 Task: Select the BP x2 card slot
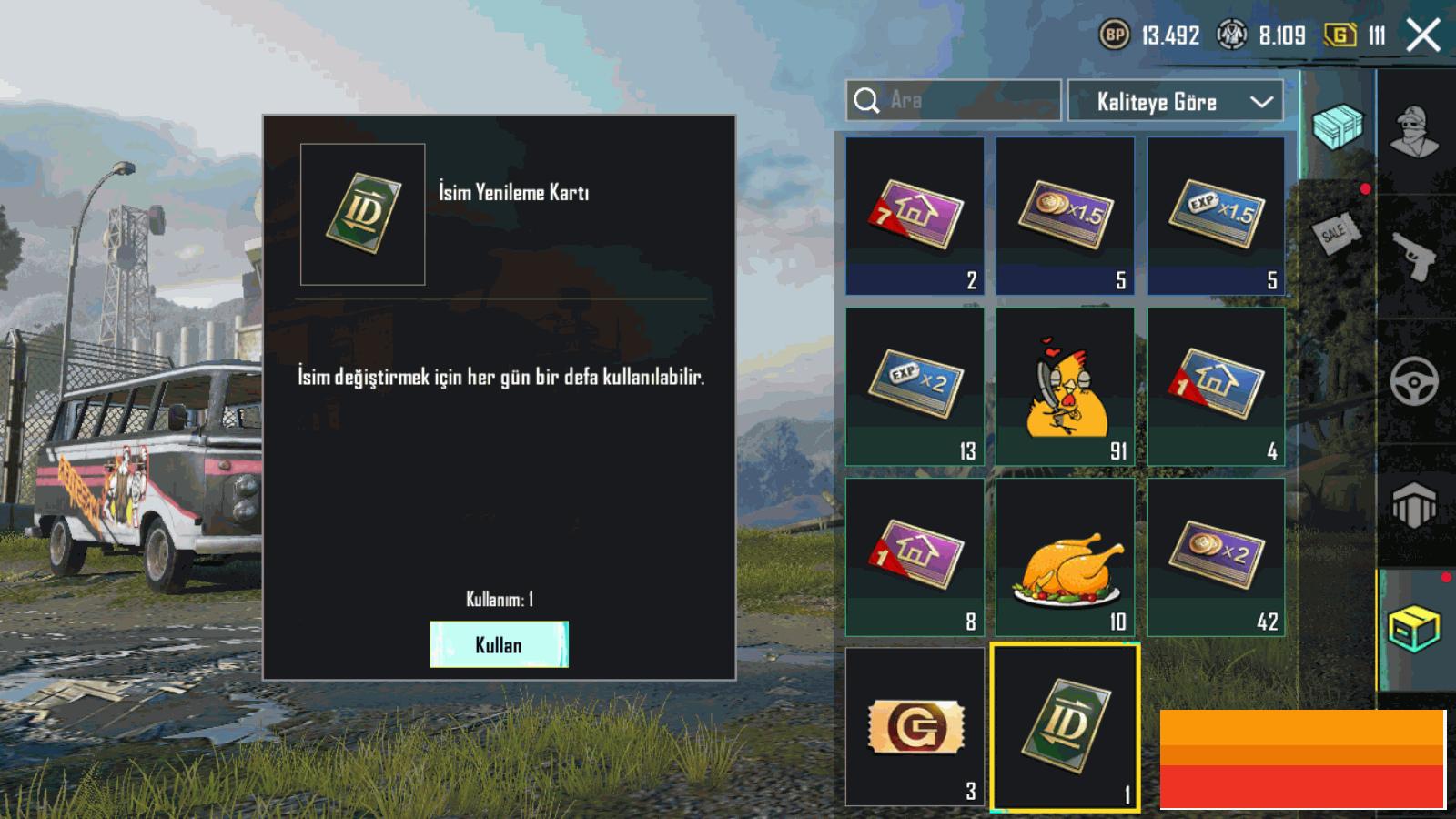coord(1216,558)
